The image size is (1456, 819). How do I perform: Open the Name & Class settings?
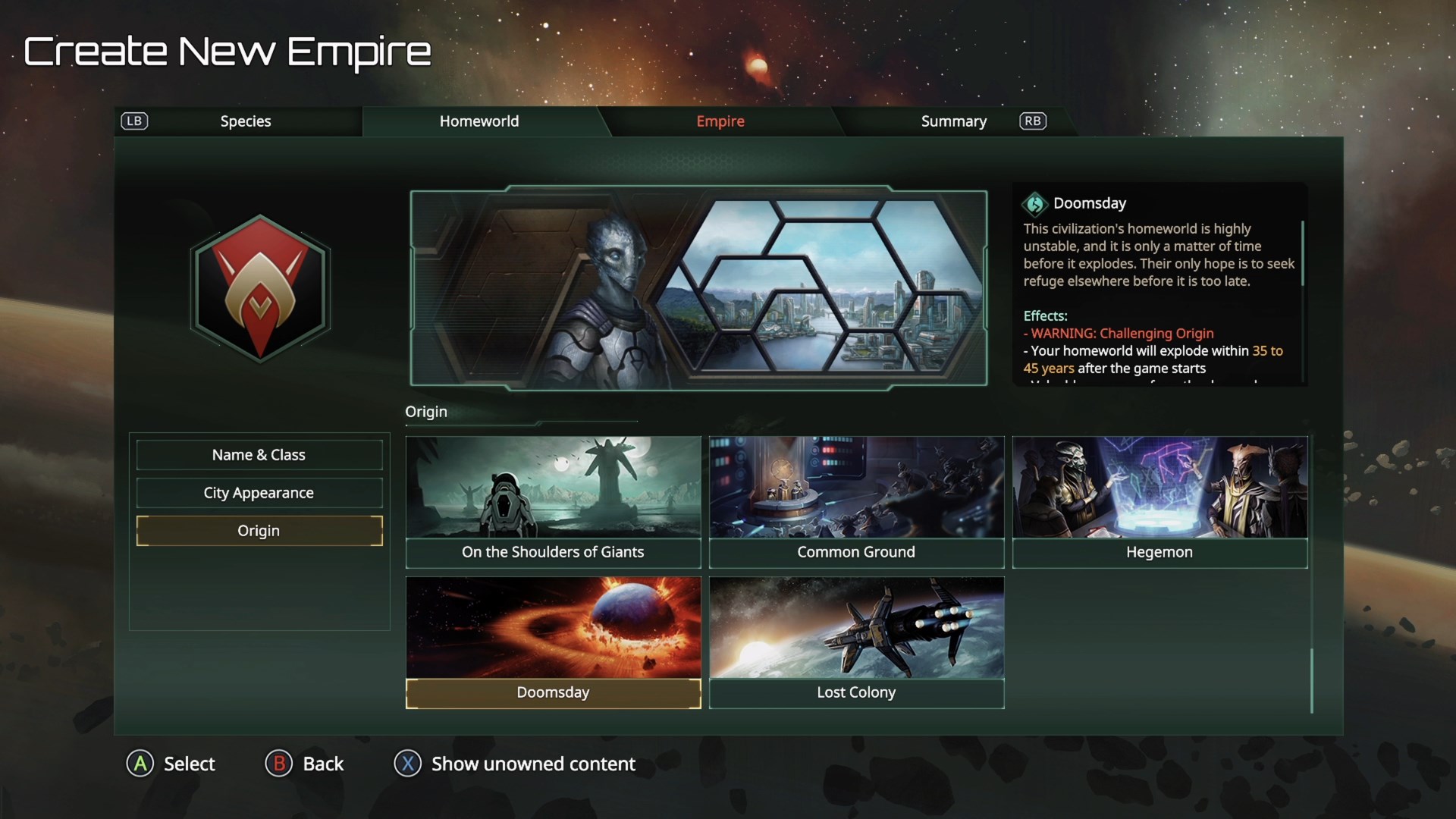[x=259, y=455]
